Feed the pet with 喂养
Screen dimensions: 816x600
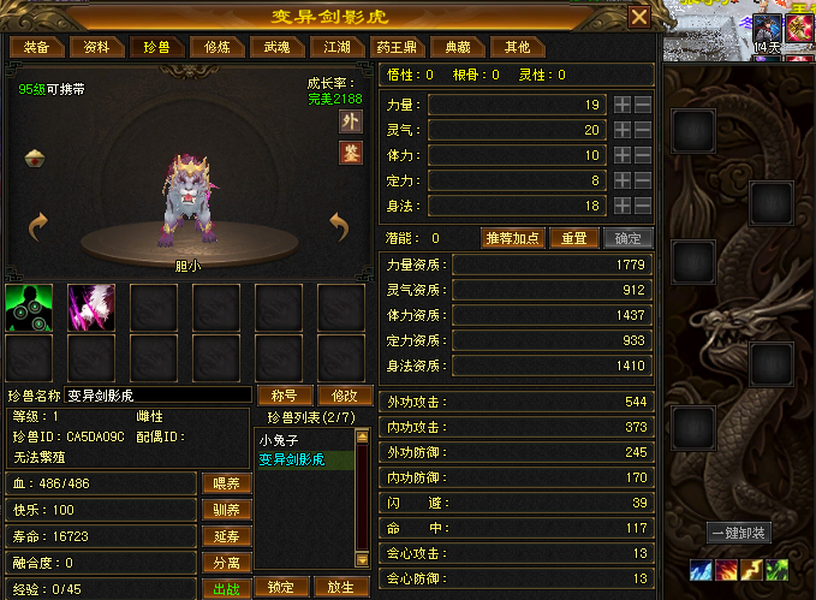227,484
